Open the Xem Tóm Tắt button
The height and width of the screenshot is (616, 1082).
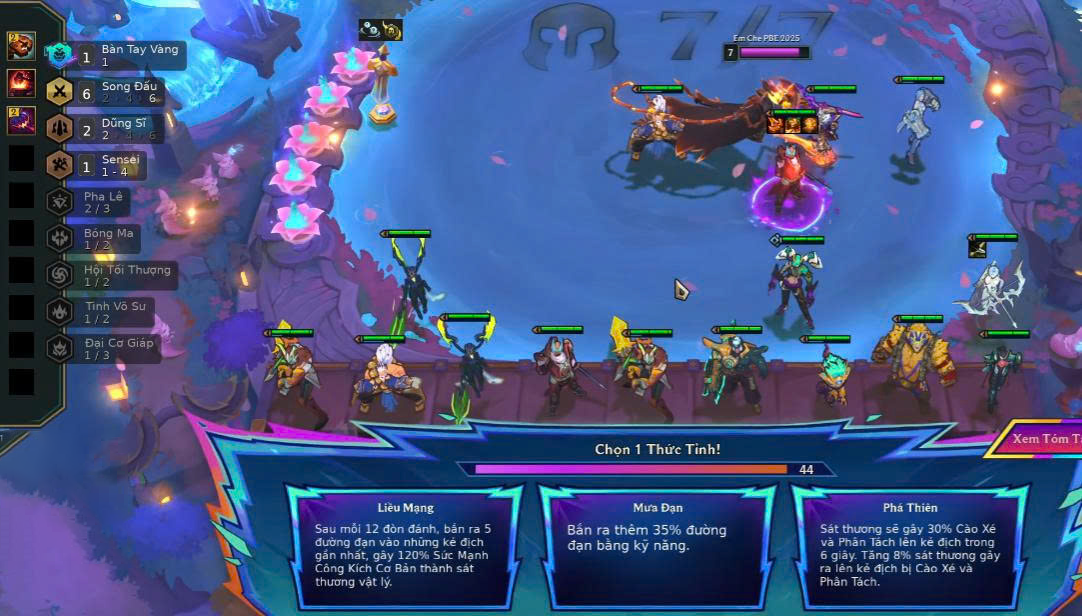click(1040, 439)
